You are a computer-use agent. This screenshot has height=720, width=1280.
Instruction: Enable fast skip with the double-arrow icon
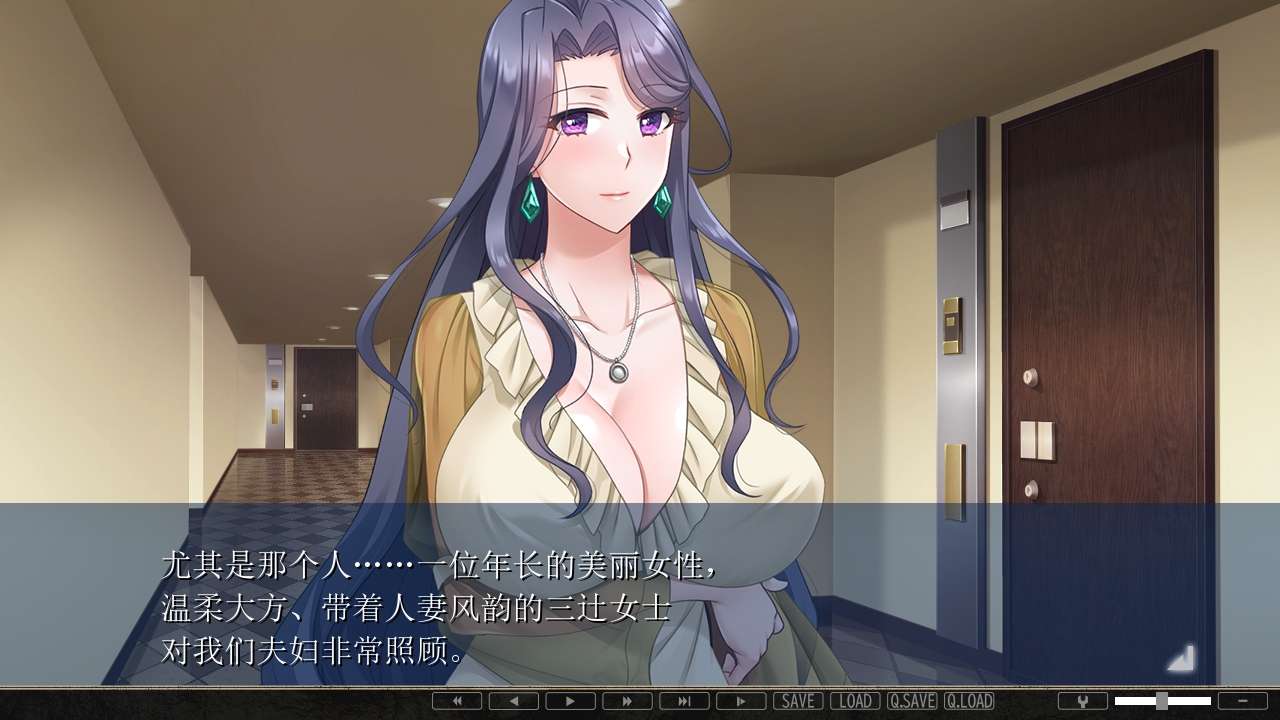[626, 701]
